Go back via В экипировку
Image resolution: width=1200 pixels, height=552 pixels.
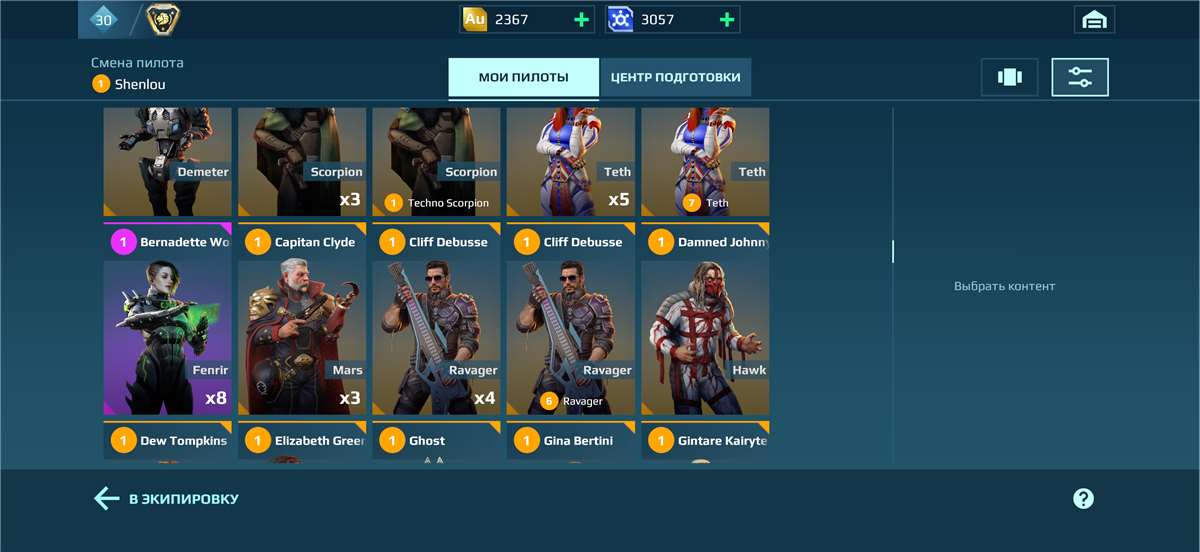166,499
